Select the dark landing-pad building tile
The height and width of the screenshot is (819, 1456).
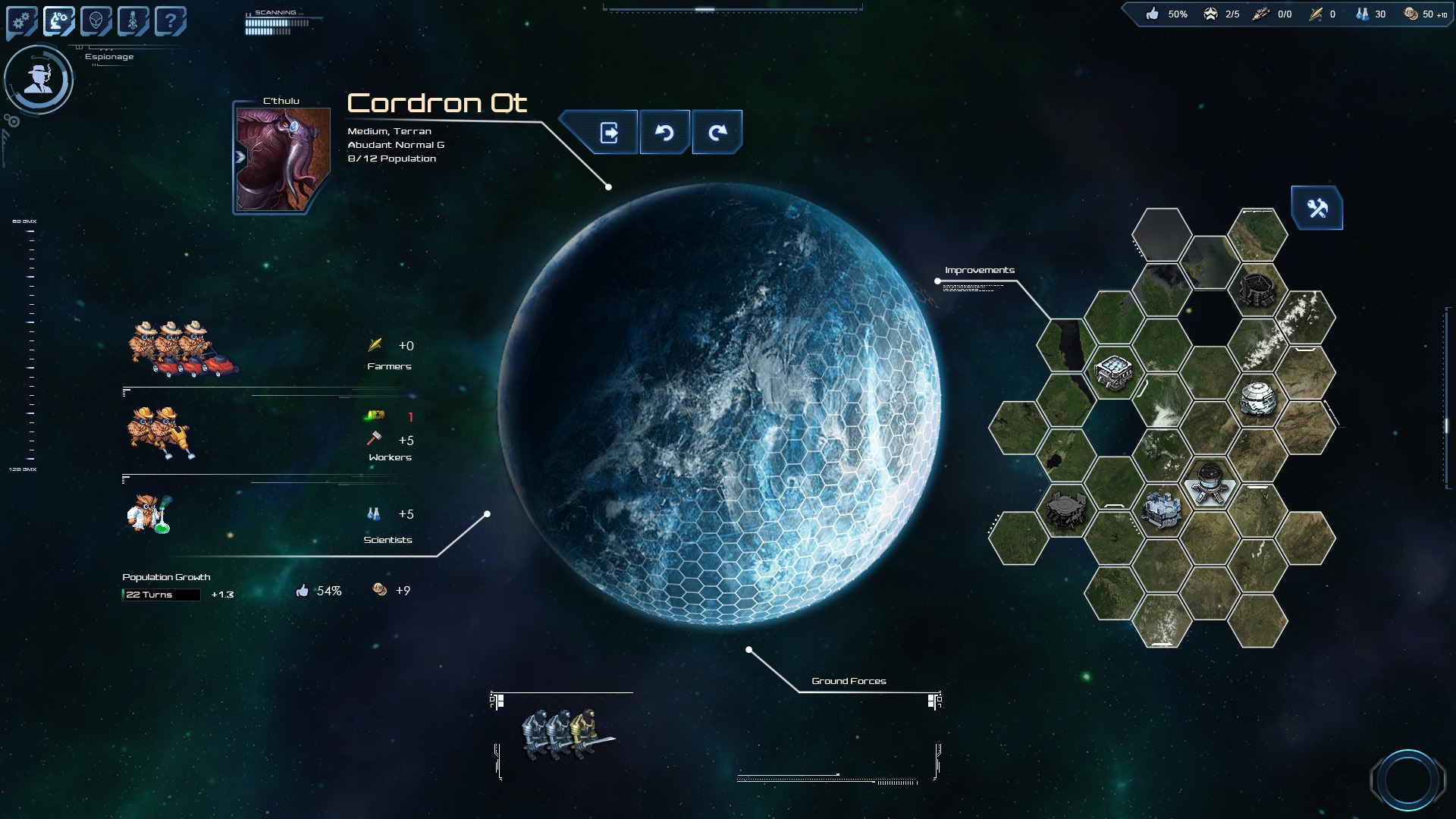click(1065, 509)
